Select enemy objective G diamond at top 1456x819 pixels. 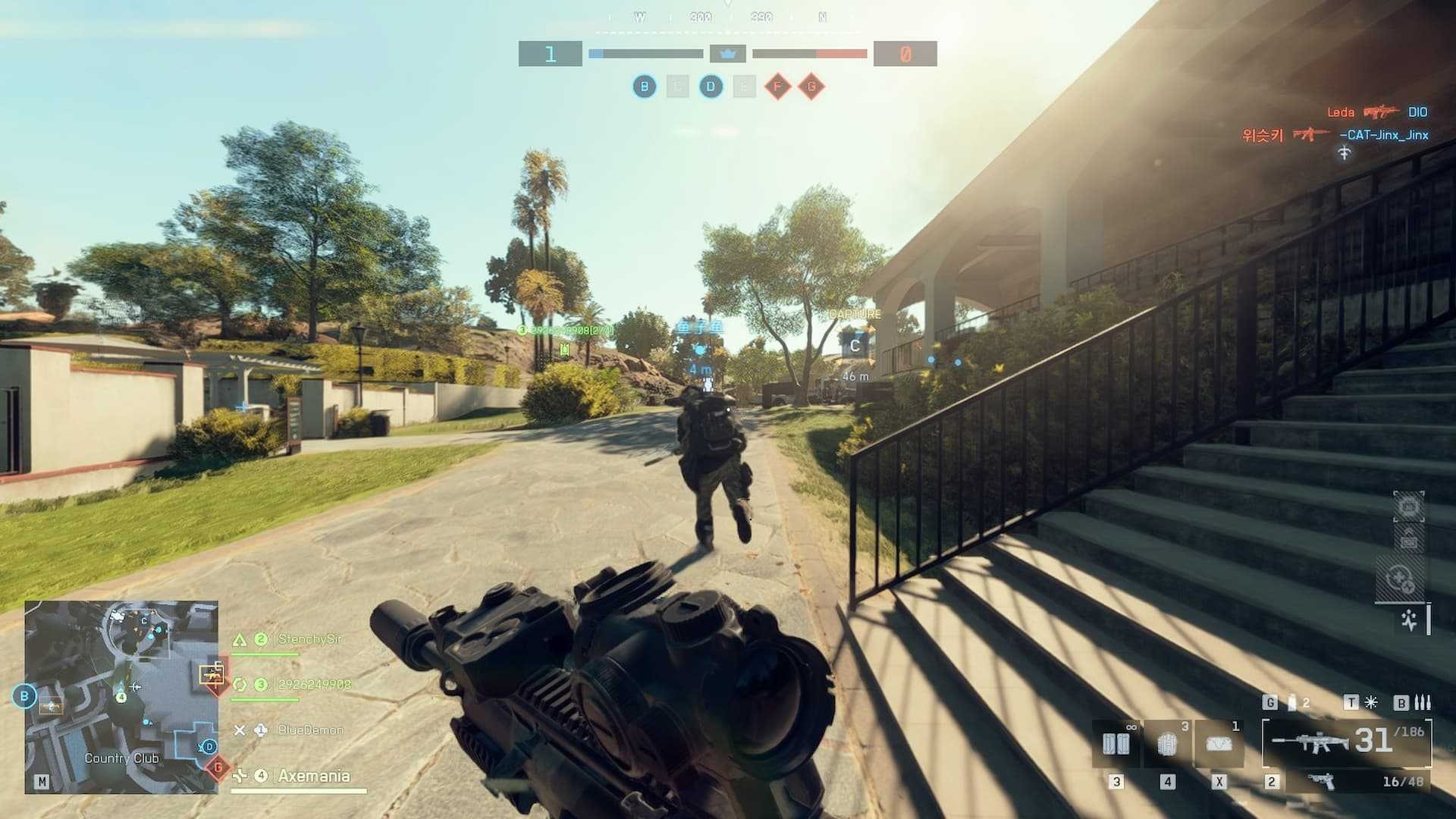(x=811, y=86)
